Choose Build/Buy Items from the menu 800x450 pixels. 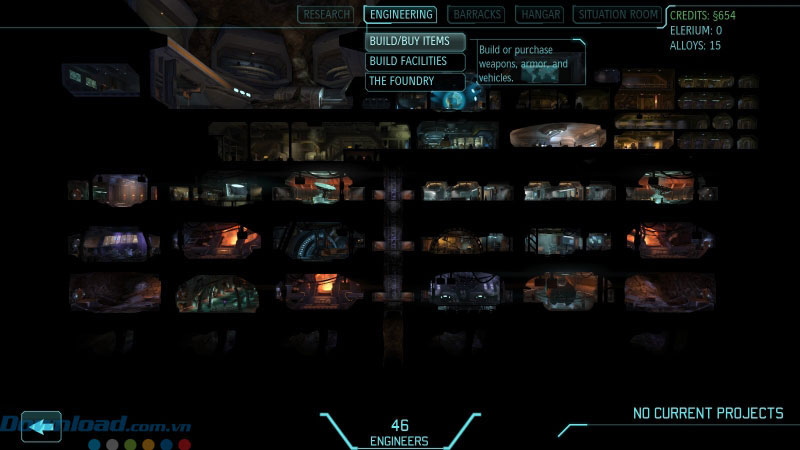415,41
